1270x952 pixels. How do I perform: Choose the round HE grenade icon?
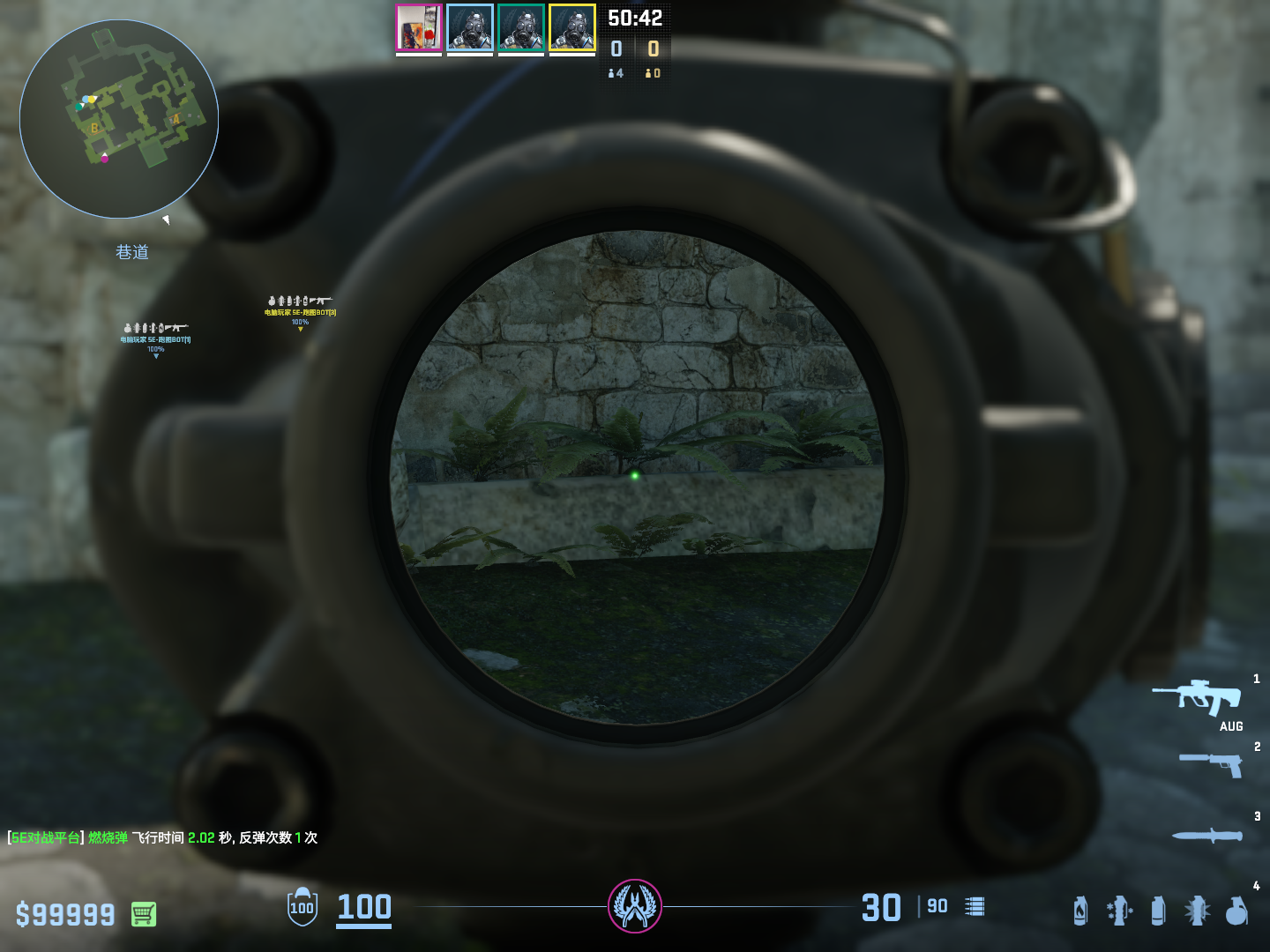(x=1236, y=911)
